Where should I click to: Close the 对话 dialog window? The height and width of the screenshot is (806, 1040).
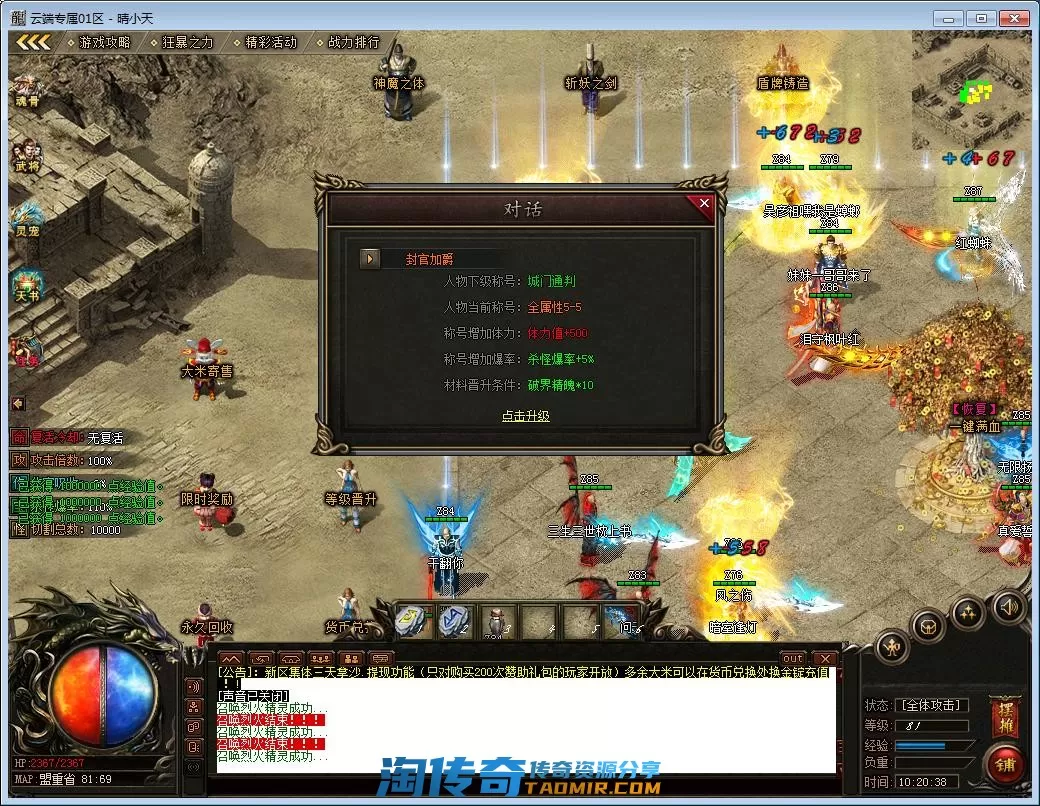[x=704, y=204]
